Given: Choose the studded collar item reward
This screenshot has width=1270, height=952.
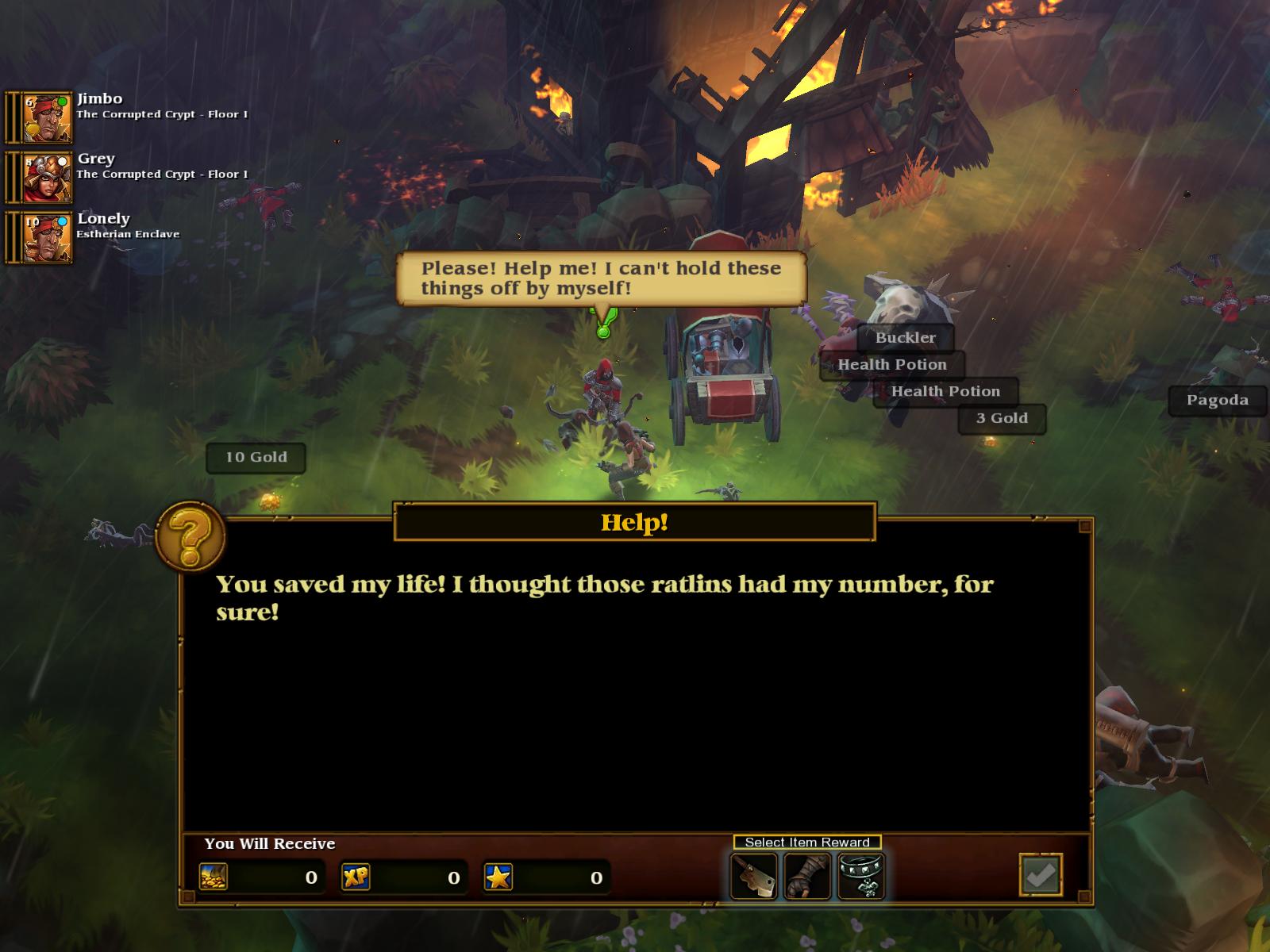Looking at the screenshot, I should click(861, 876).
